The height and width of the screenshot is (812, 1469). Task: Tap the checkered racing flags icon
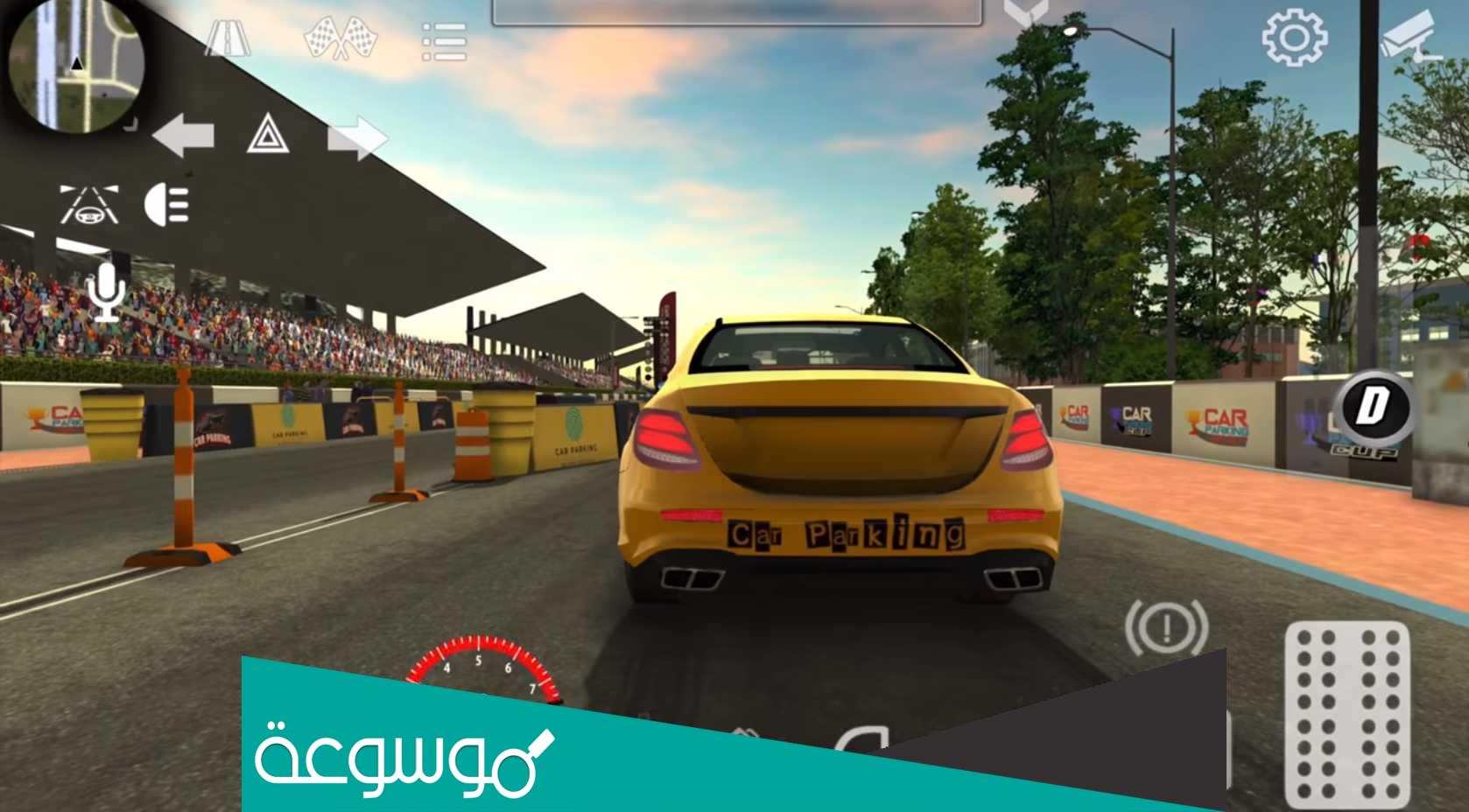tap(341, 39)
